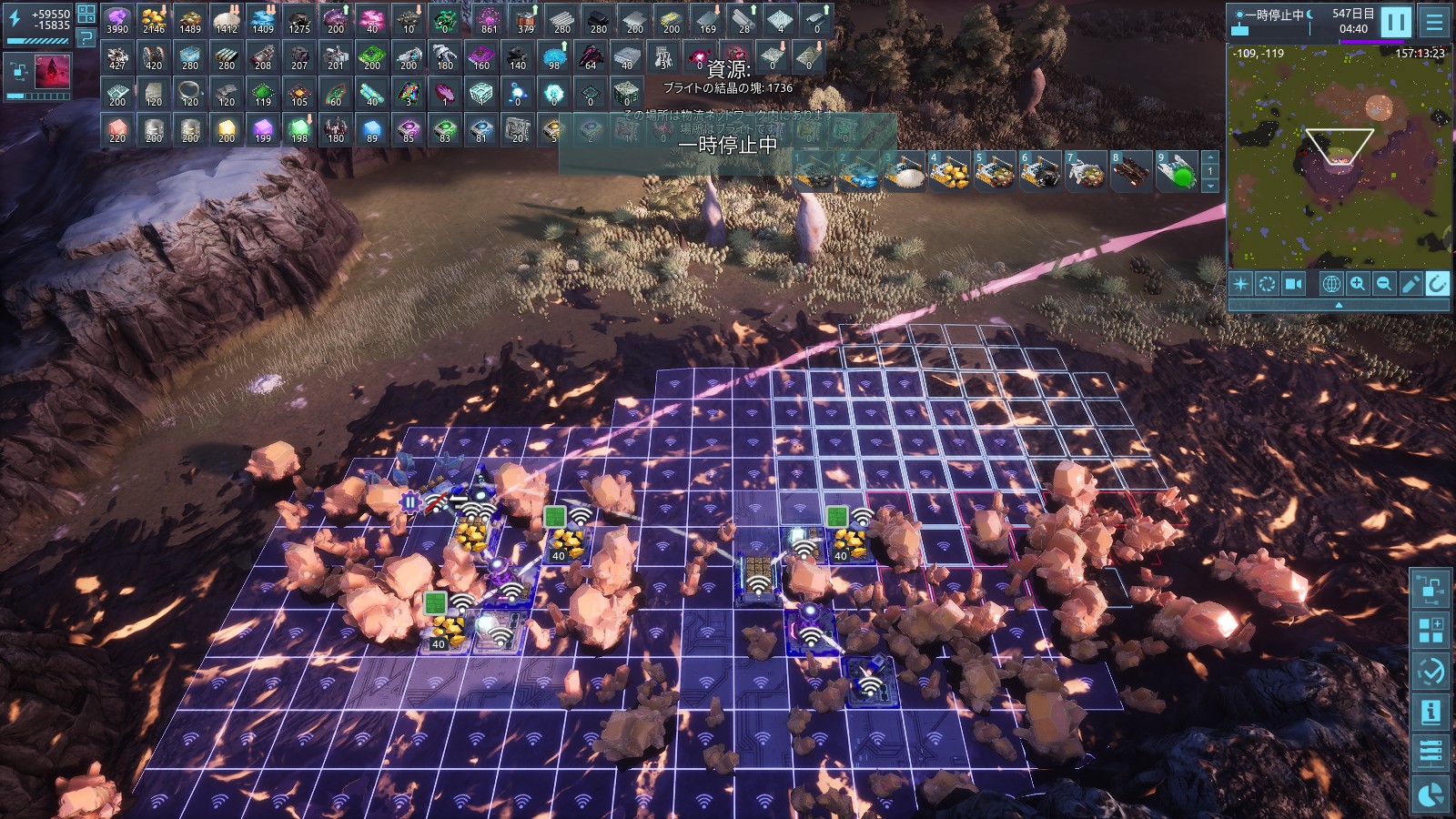Toggle the pause button beside the clock
Viewport: 1456px width, 819px height.
pos(1395,22)
